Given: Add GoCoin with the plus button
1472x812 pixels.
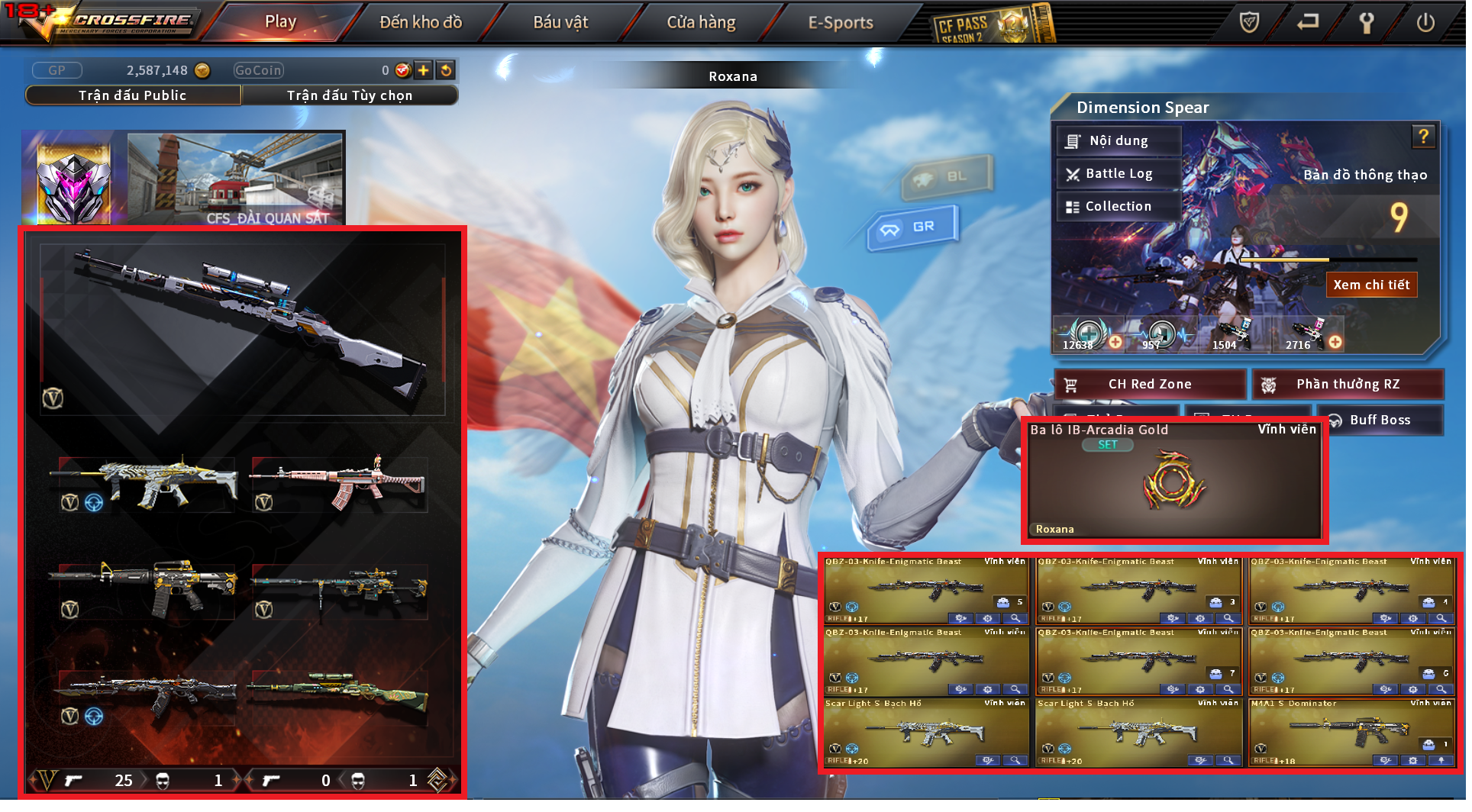Looking at the screenshot, I should tap(424, 70).
